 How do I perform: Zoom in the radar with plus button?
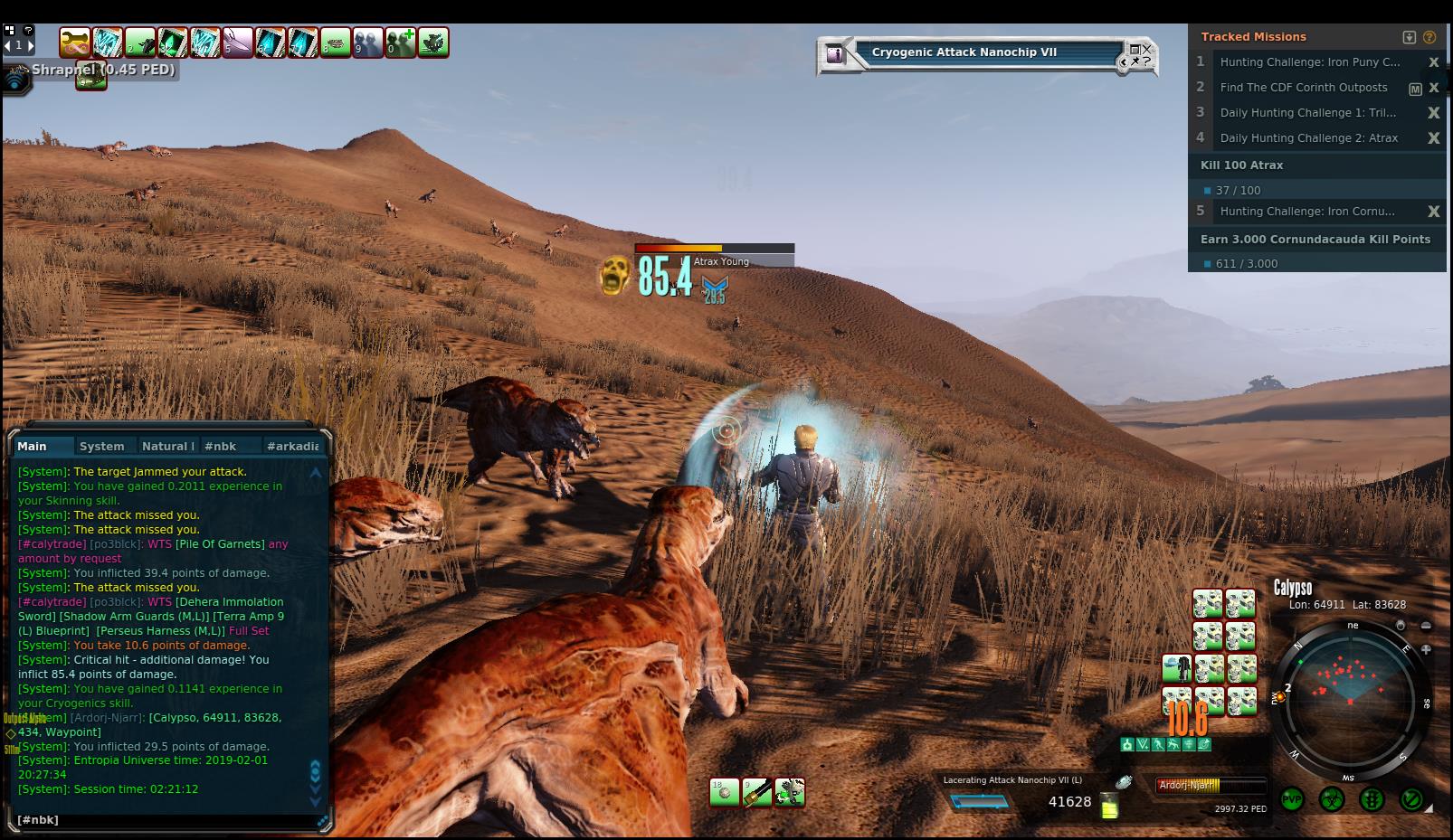point(1426,649)
